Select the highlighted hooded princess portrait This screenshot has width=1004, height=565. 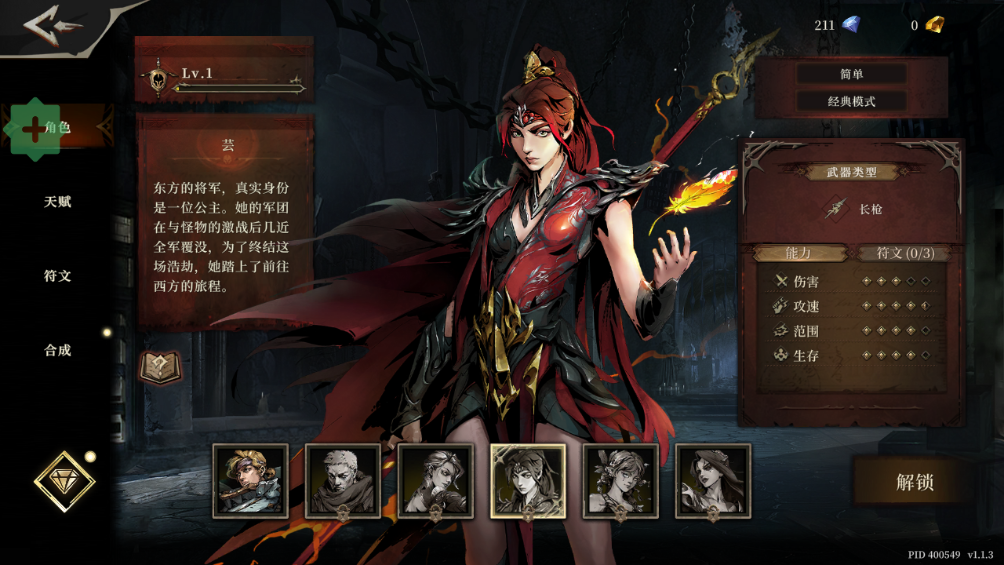click(528, 481)
